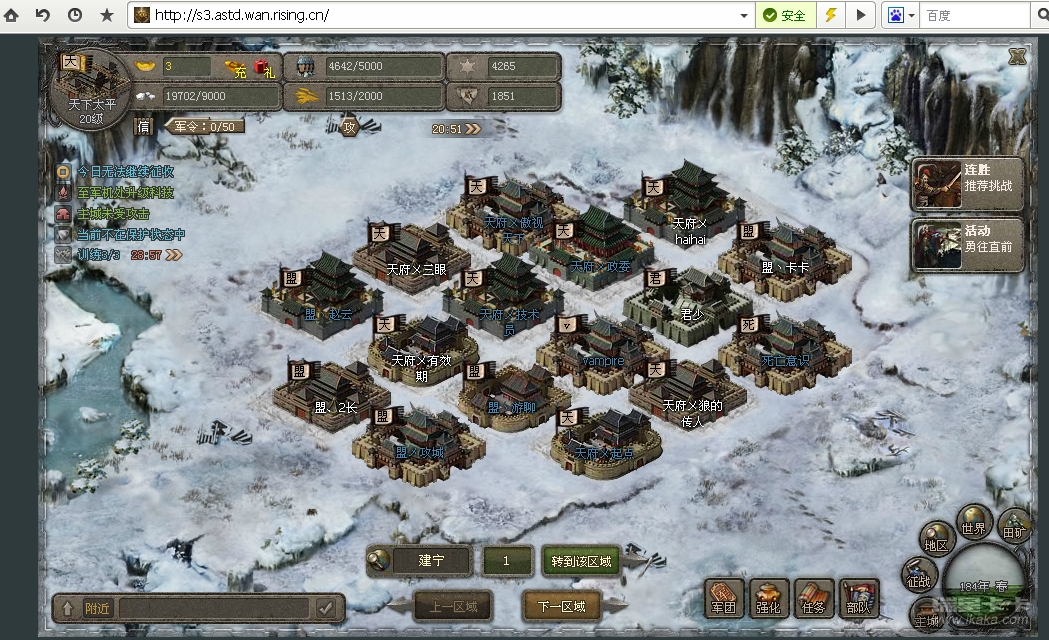Viewport: 1049px width, 640px height.
Task: Open the 连胜 recommended challenge panel
Action: pos(968,179)
